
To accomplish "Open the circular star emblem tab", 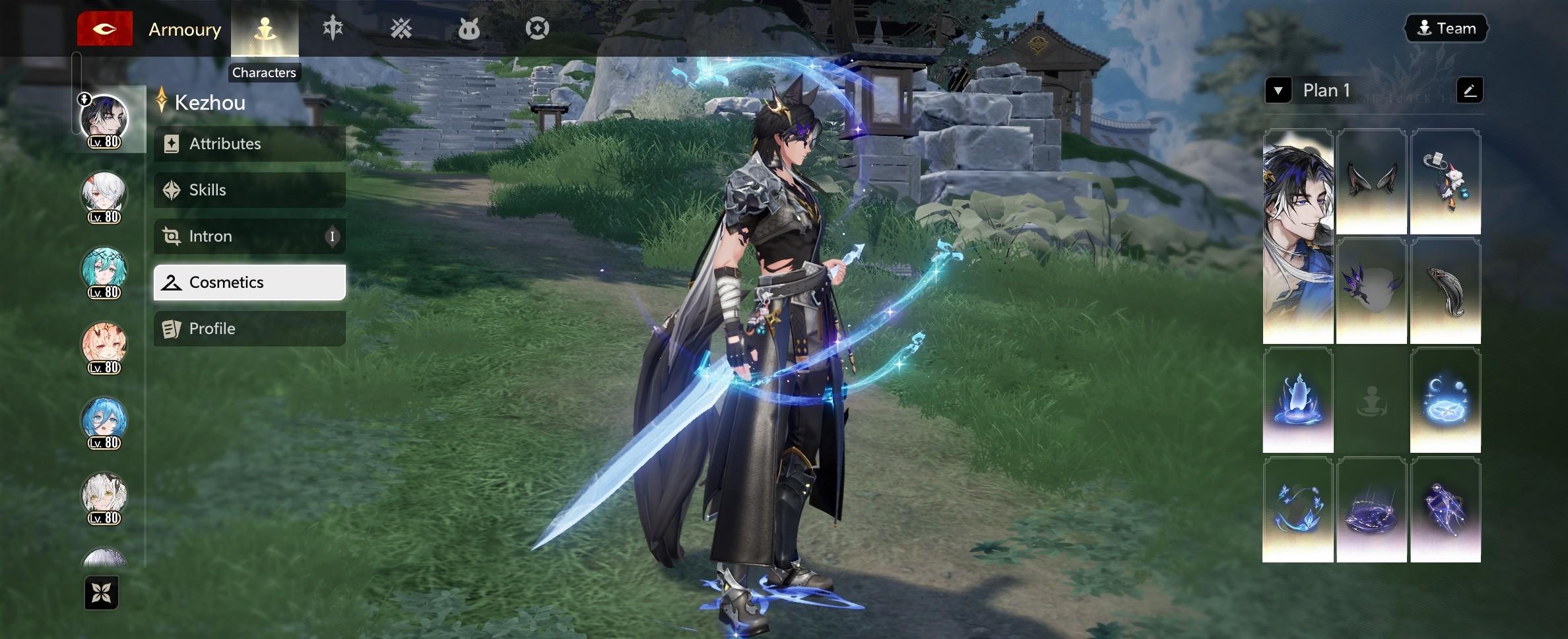I will (537, 28).
